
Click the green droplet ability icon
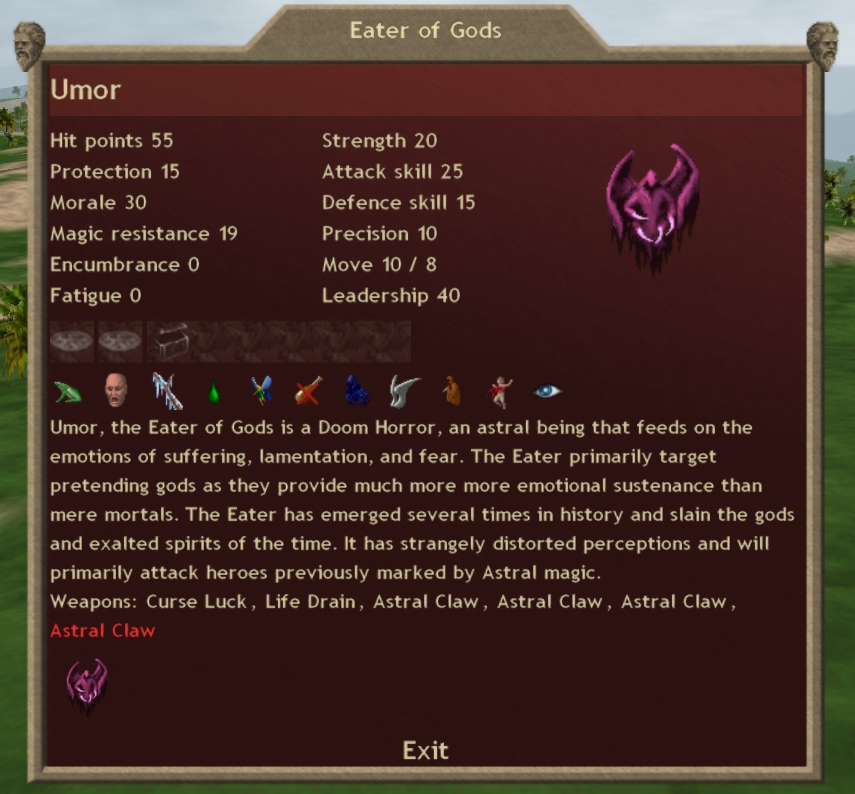tap(212, 392)
